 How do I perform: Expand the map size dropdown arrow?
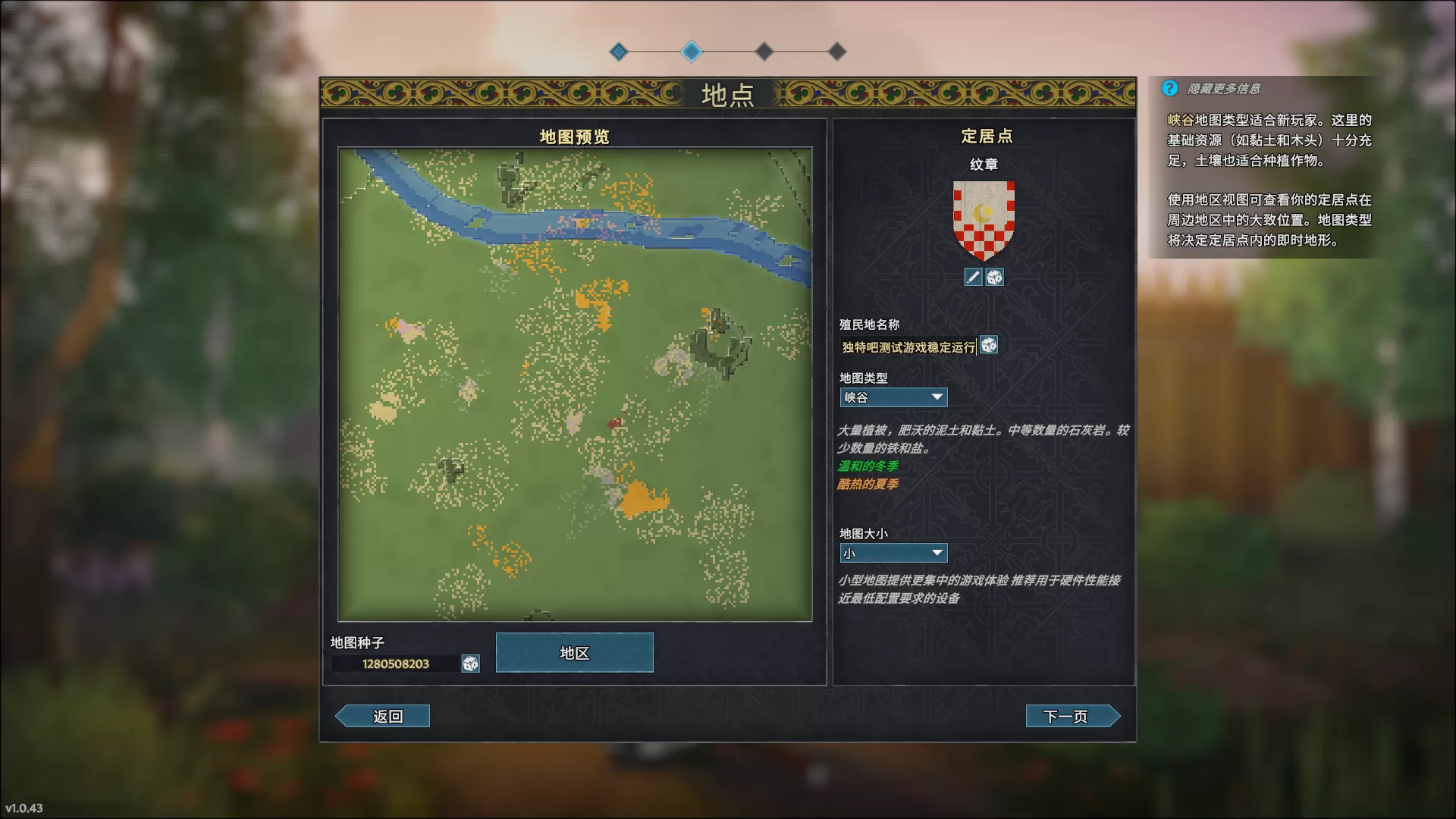click(x=937, y=553)
